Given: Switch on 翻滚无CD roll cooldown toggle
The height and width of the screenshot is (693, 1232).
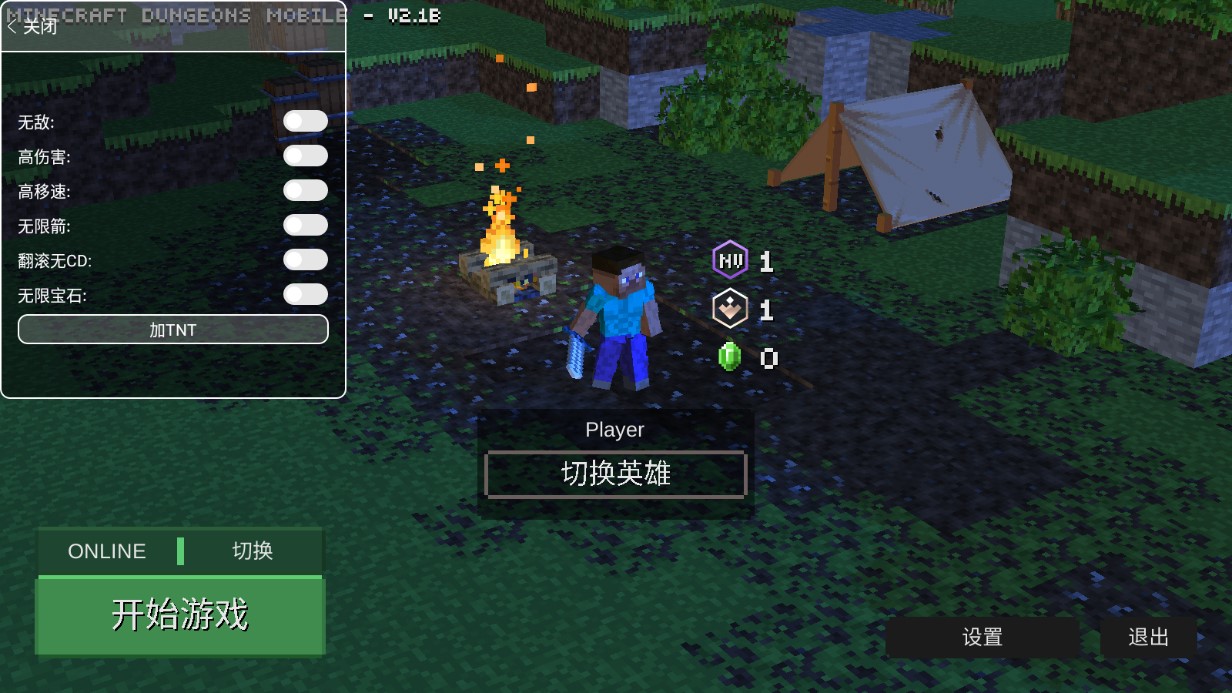Looking at the screenshot, I should [305, 260].
